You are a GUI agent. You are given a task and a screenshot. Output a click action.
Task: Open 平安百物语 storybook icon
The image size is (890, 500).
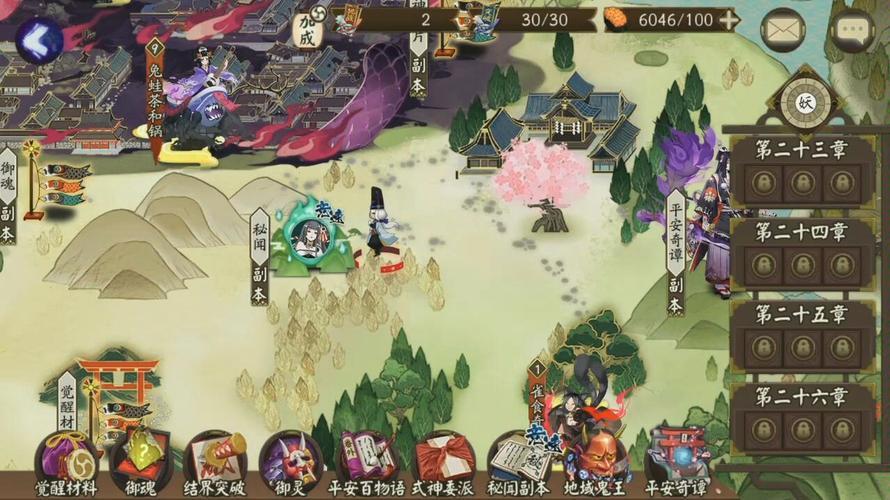(366, 460)
